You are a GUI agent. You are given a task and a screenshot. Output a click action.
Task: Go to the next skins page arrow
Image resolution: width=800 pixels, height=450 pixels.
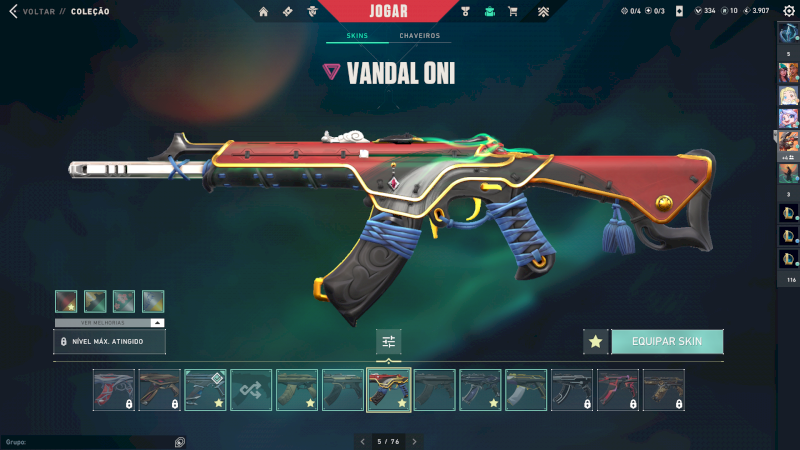coord(414,441)
